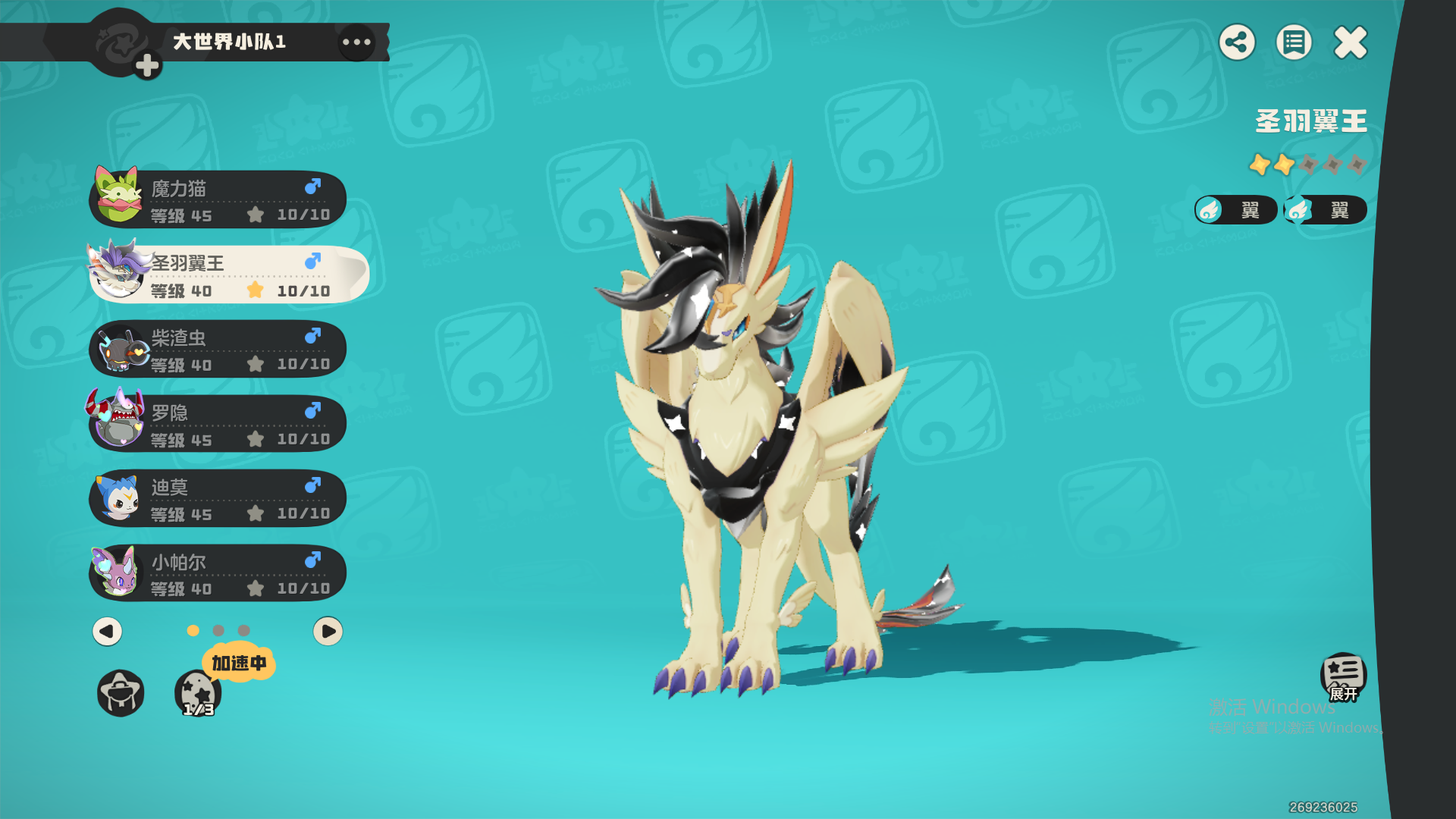This screenshot has width=1456, height=819.
Task: Close the team screen with X
Action: (x=1351, y=42)
